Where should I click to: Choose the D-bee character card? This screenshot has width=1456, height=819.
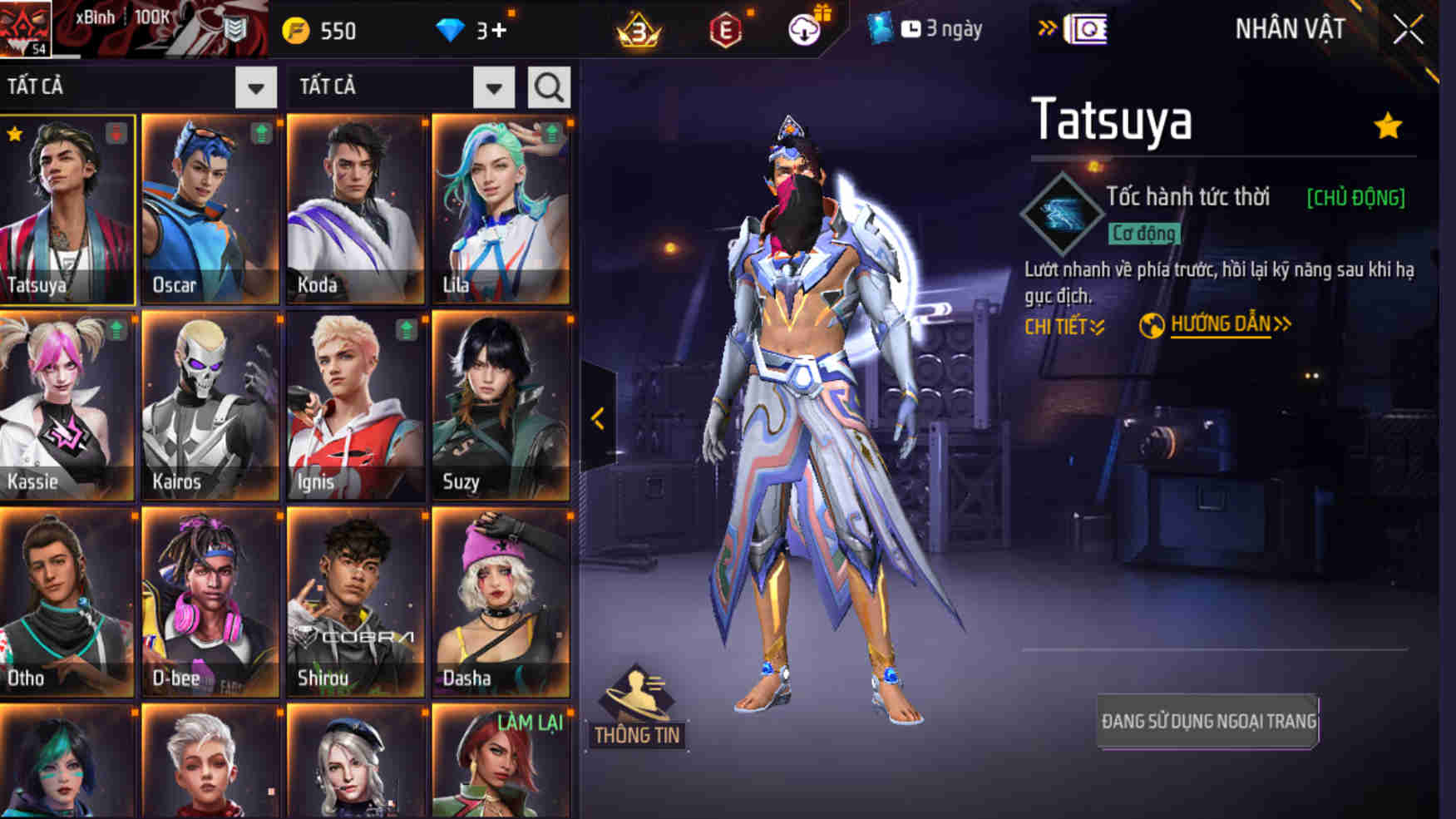point(210,602)
